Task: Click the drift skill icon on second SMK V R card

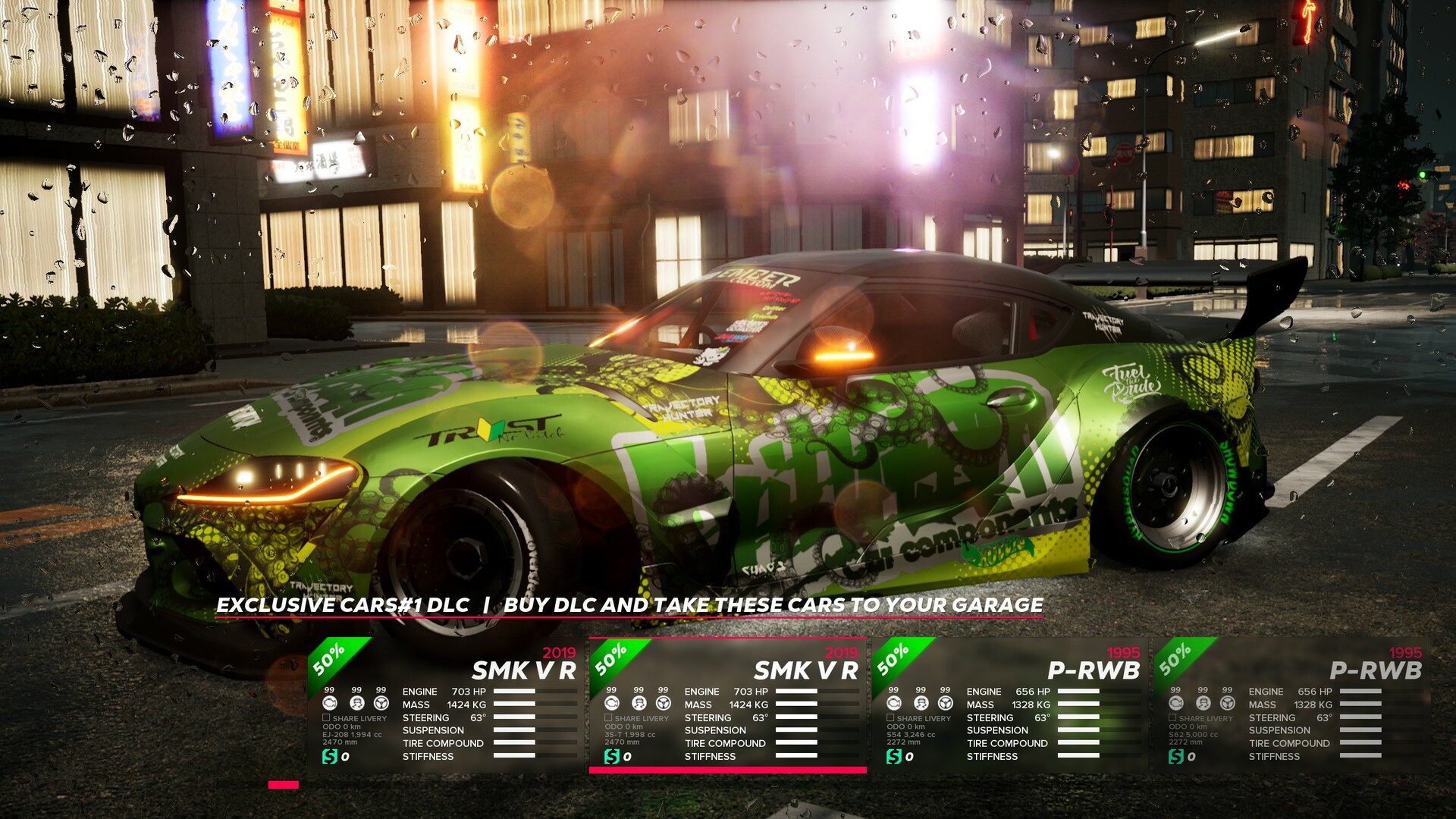Action: (x=639, y=704)
